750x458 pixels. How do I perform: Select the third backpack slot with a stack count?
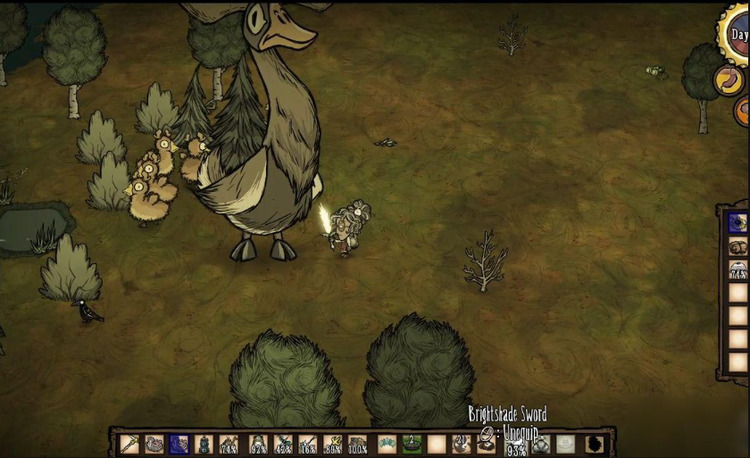[x=738, y=269]
